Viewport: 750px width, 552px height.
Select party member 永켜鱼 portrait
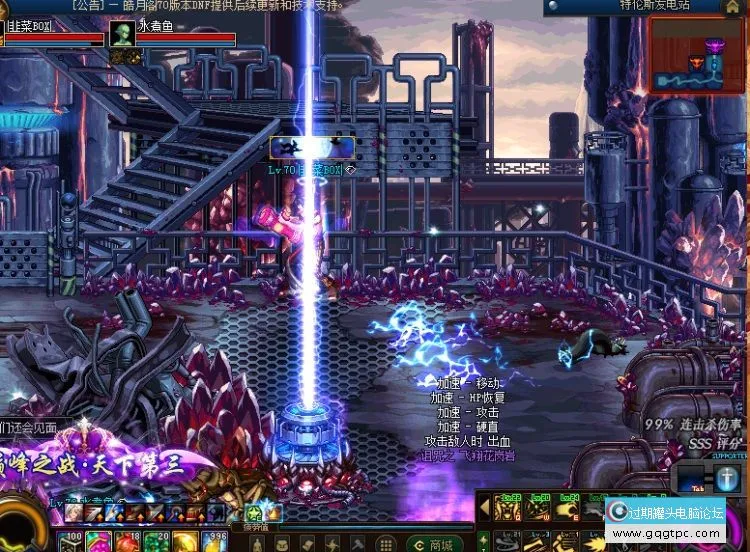point(122,33)
